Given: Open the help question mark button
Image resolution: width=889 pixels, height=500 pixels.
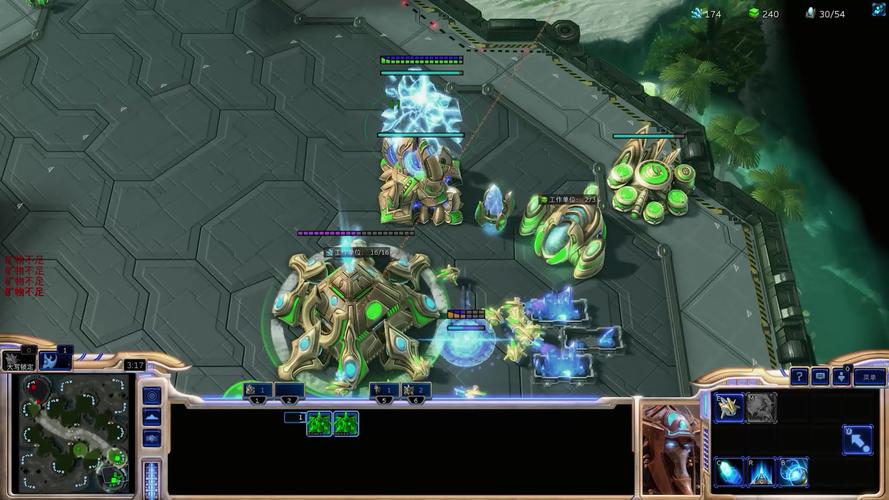Looking at the screenshot, I should tap(799, 376).
